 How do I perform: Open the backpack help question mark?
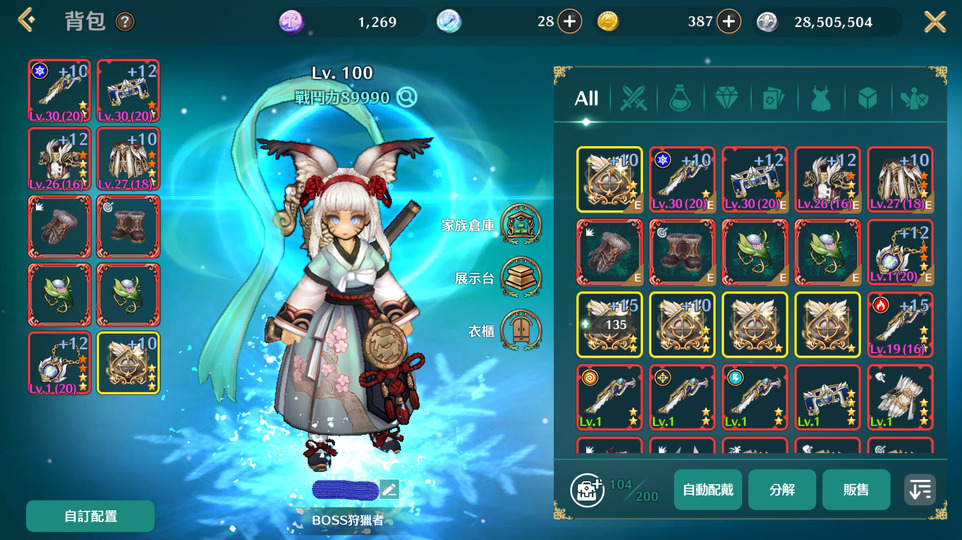point(125,21)
